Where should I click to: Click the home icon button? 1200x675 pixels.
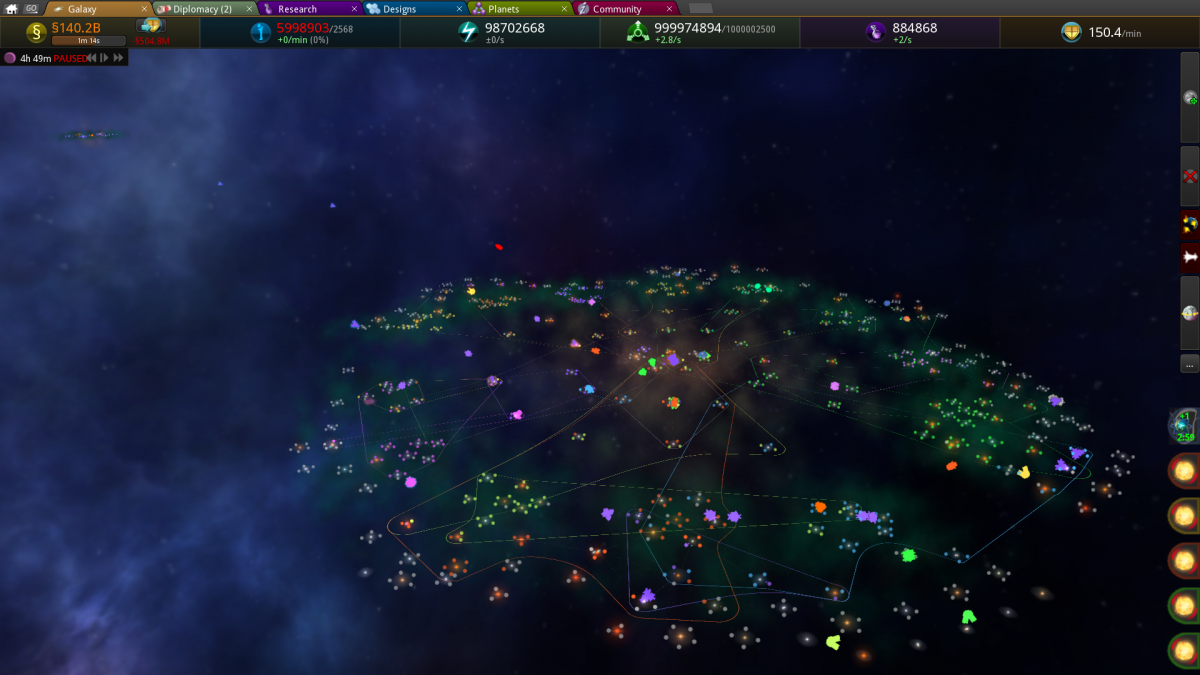(13, 9)
